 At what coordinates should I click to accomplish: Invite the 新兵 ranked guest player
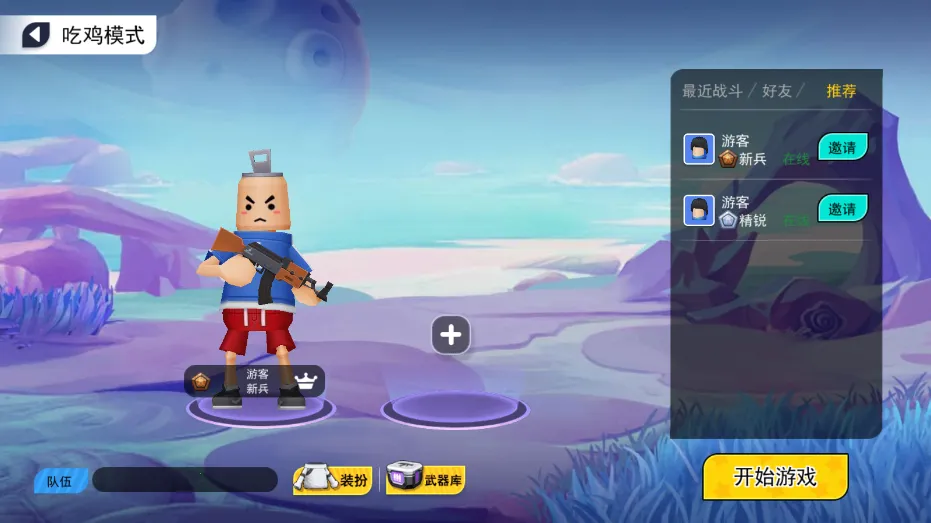[842, 147]
